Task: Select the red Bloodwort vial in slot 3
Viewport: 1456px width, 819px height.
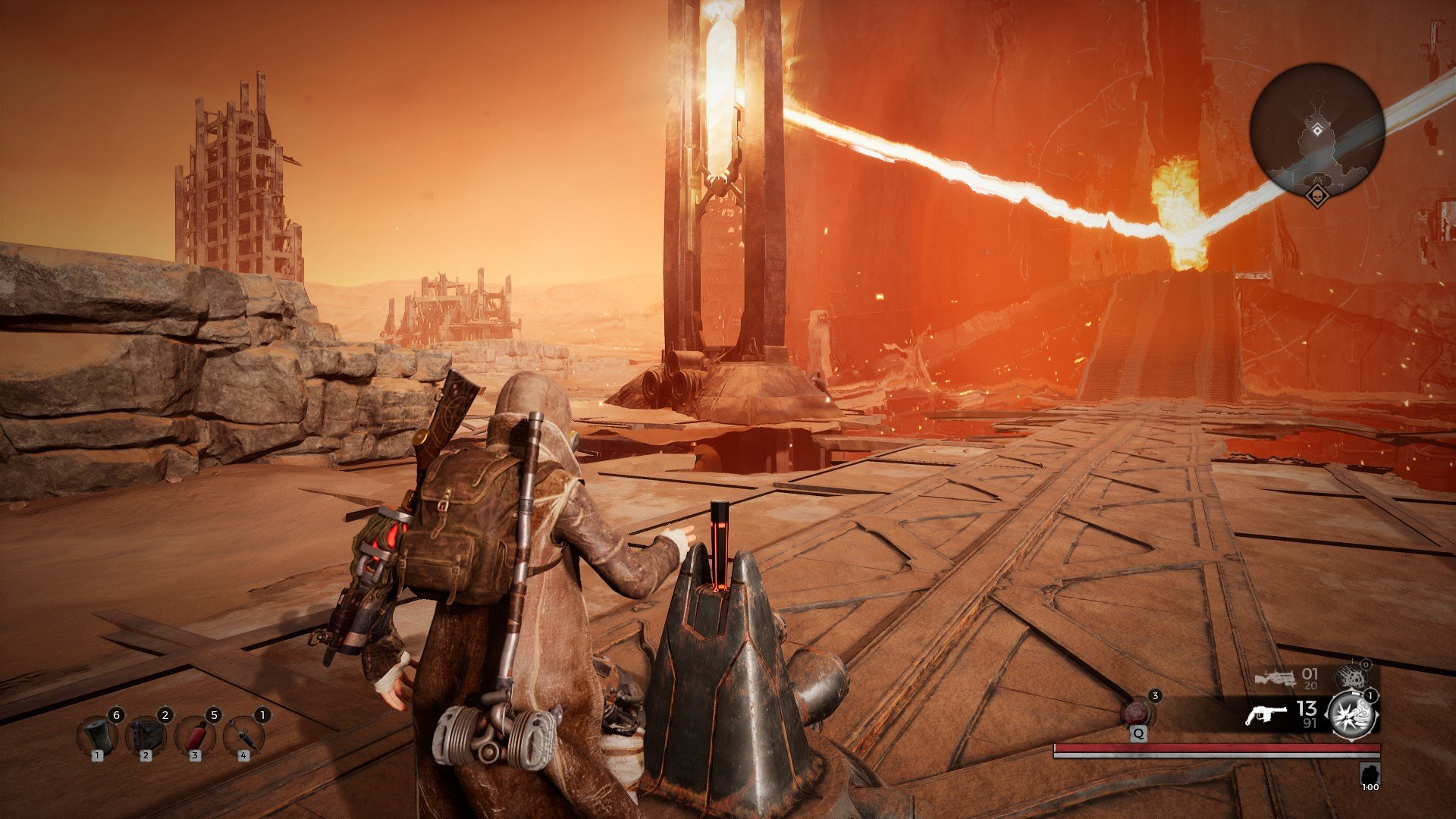Action: pyautogui.click(x=196, y=736)
